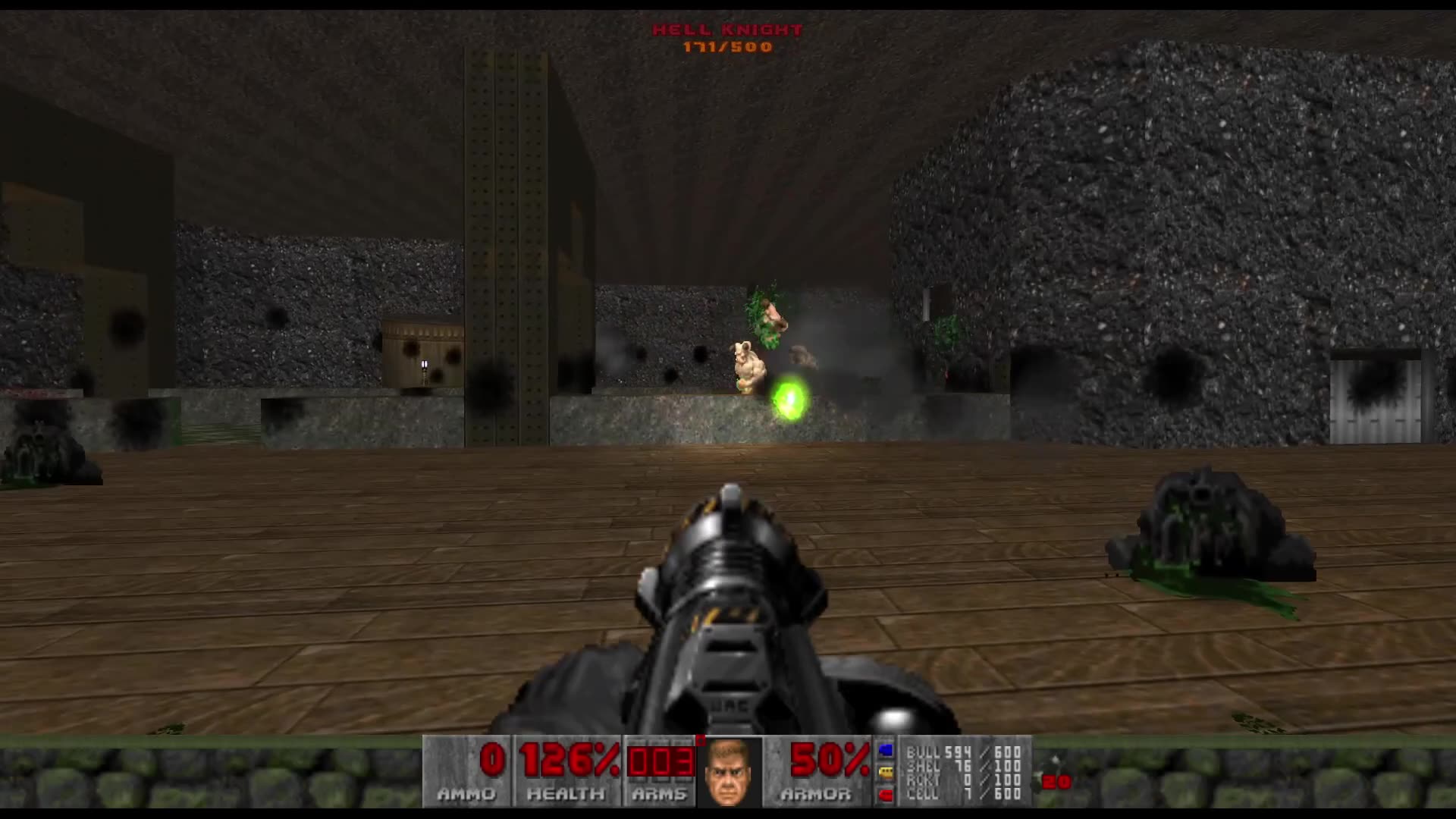Click the SHEL ammo count of 76/100
The image size is (1456, 819).
coord(963,767)
